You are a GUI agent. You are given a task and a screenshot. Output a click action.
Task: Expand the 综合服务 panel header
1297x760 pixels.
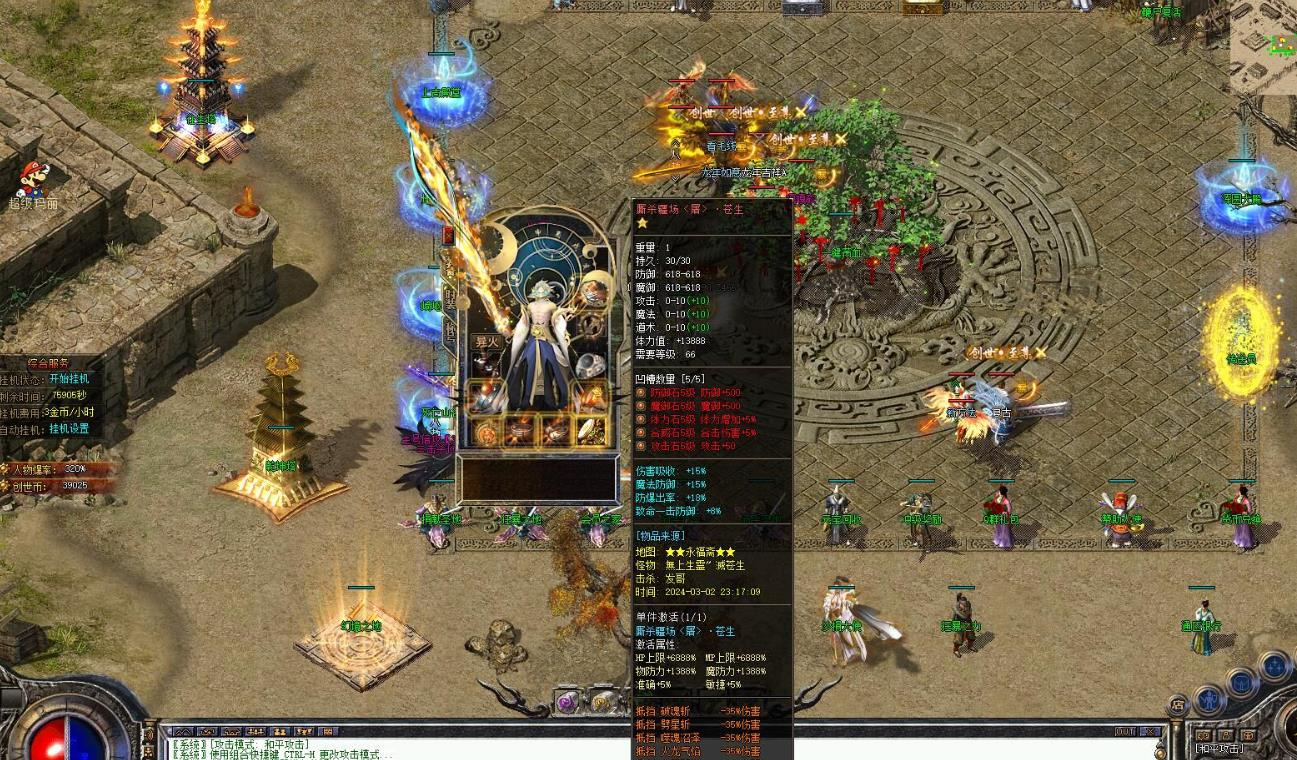[x=48, y=363]
